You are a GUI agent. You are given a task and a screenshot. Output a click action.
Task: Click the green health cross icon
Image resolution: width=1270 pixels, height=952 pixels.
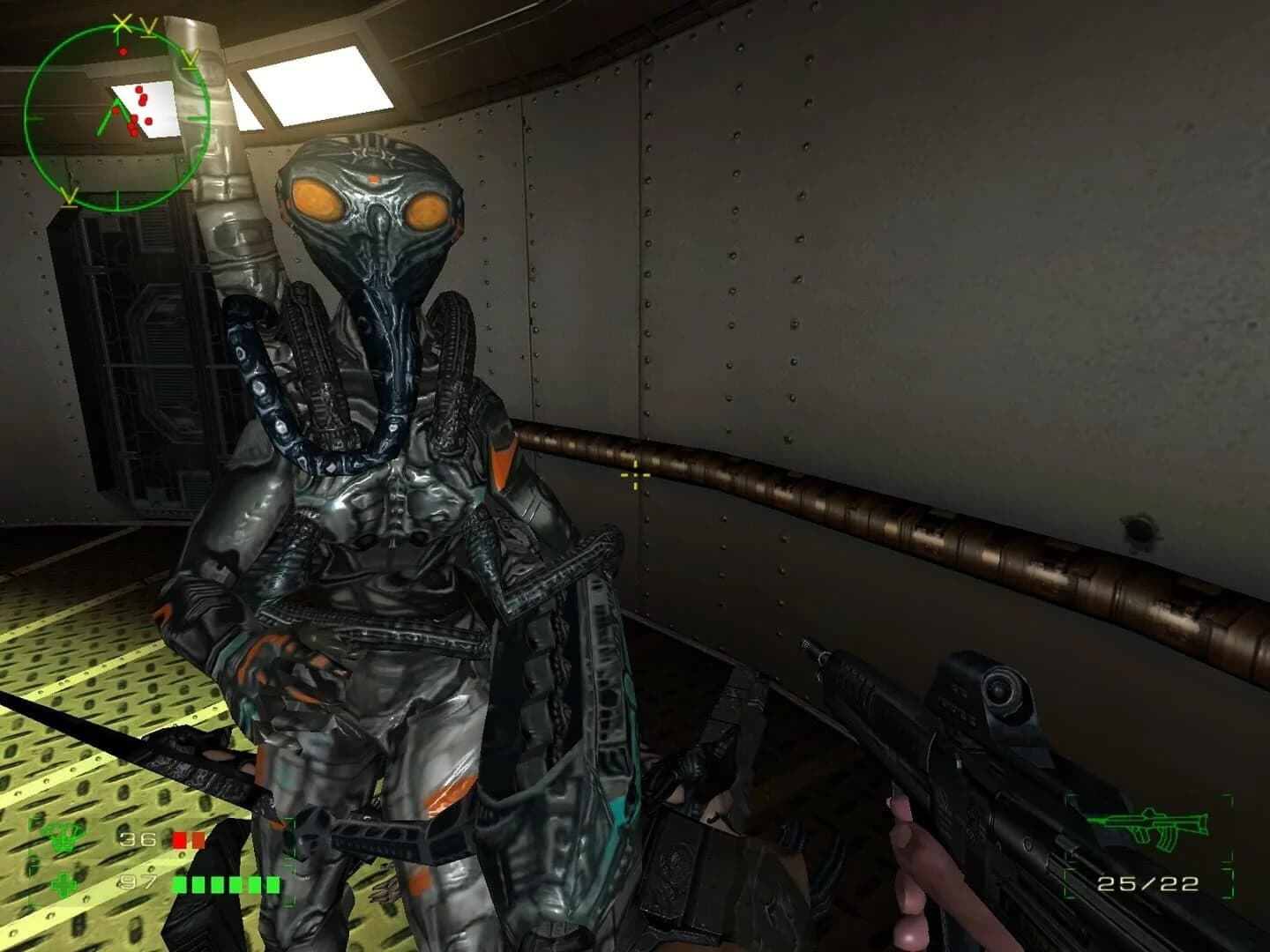click(63, 884)
